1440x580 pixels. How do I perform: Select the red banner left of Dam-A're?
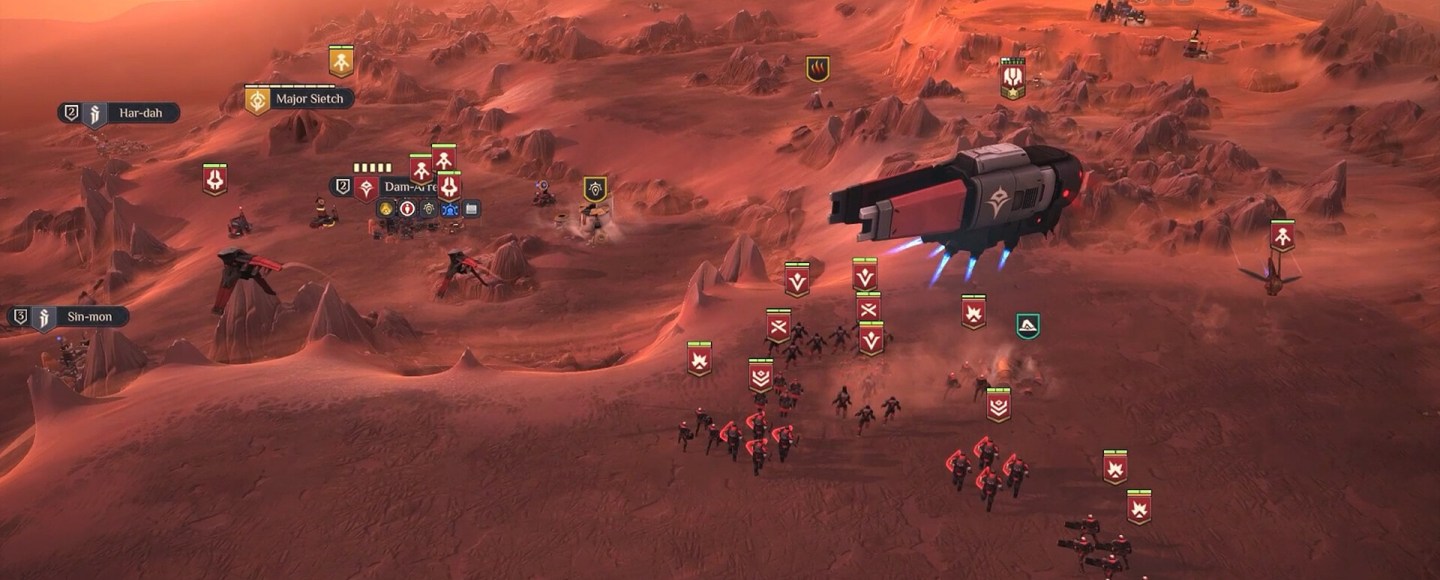click(215, 179)
